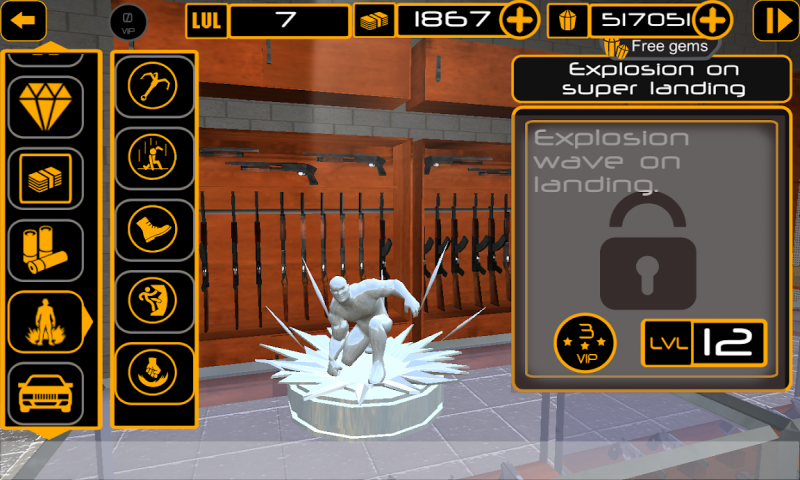
Task: Select the boot upgrade icon
Action: (154, 228)
